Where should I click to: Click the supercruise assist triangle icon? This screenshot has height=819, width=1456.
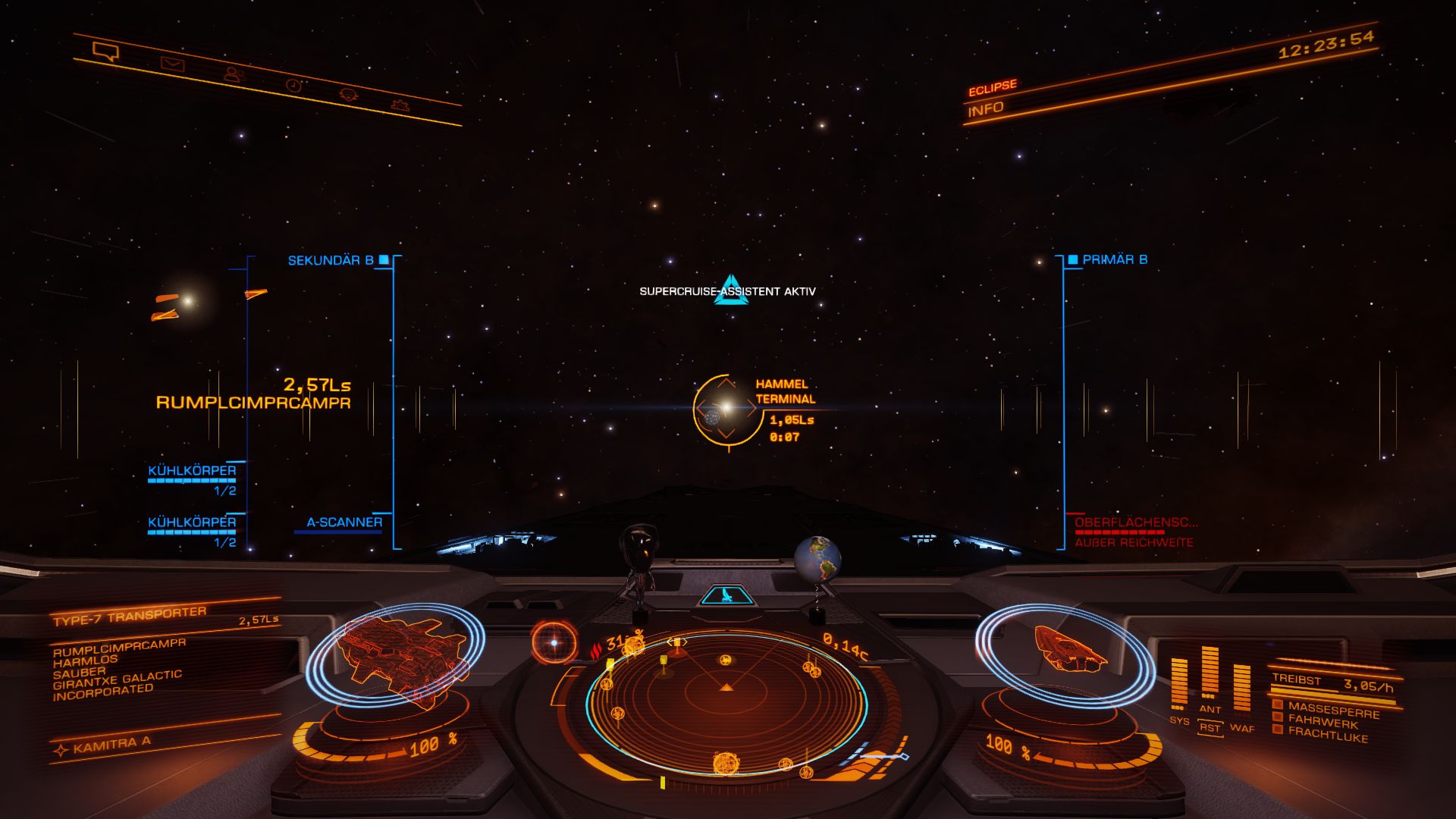731,290
